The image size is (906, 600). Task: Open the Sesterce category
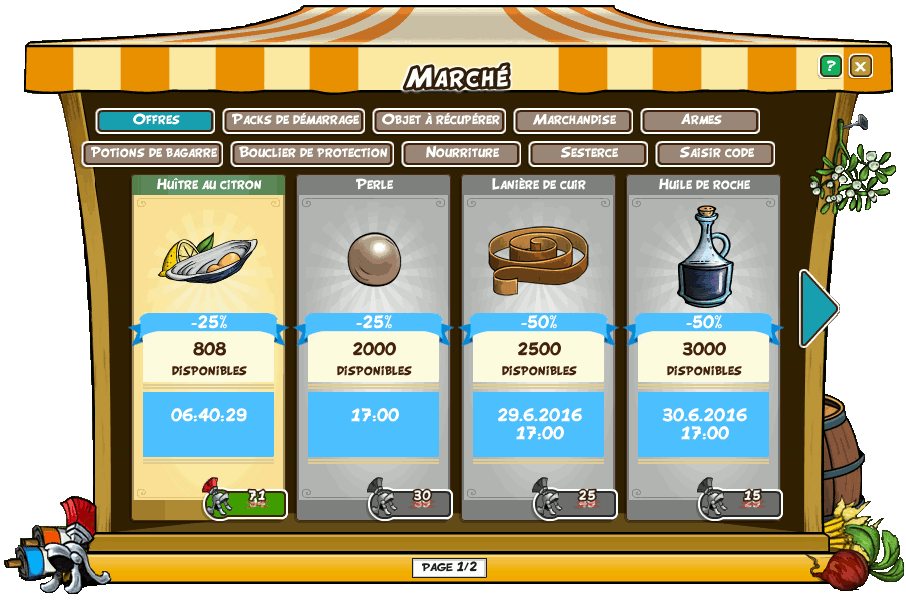click(588, 153)
